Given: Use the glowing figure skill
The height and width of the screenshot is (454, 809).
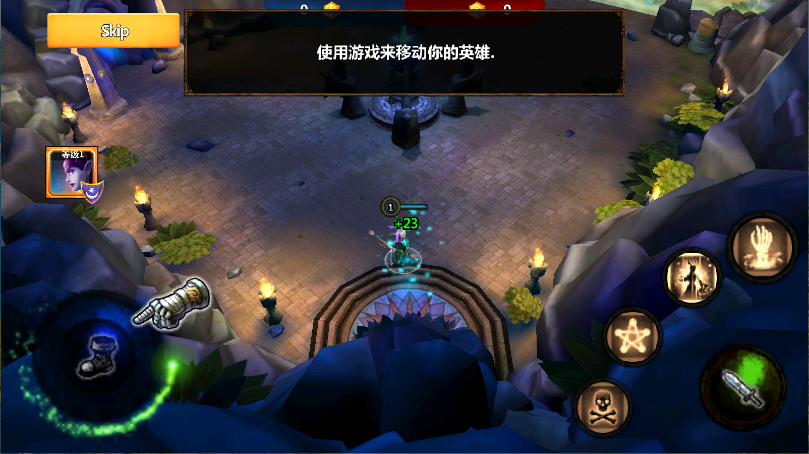Looking at the screenshot, I should (x=694, y=278).
